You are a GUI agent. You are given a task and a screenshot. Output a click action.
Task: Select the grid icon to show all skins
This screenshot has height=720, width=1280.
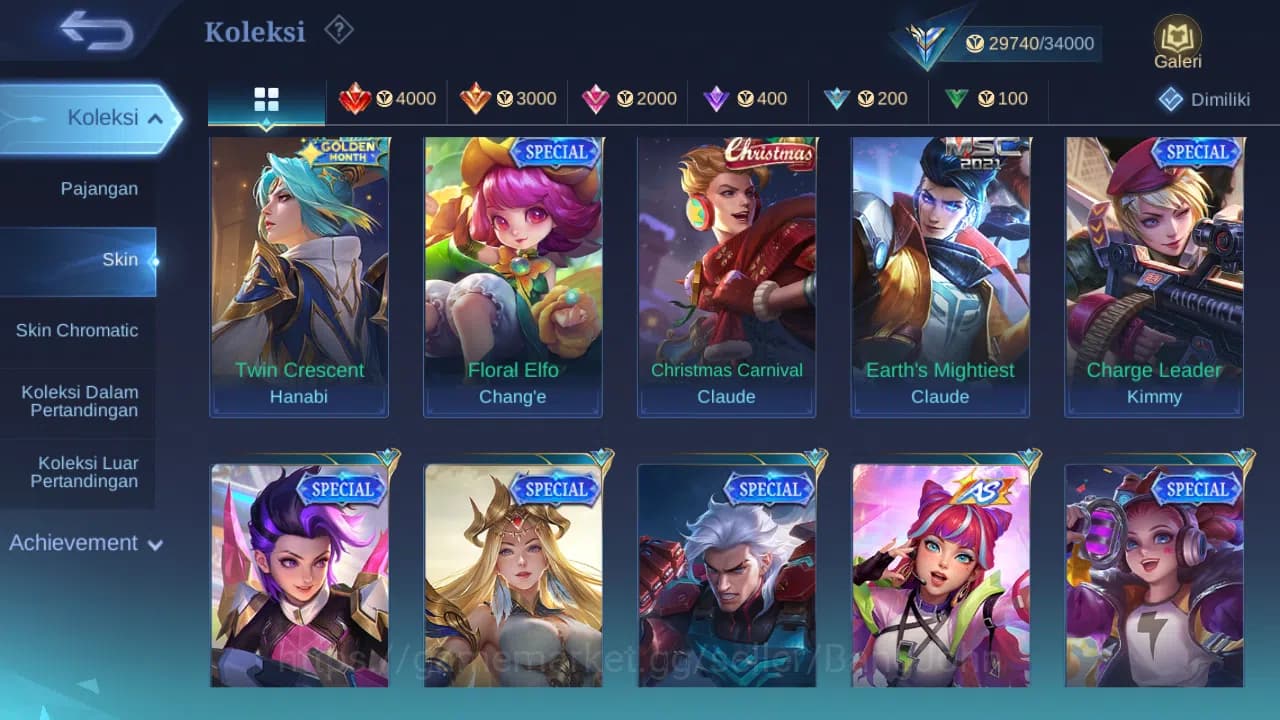tap(265, 99)
